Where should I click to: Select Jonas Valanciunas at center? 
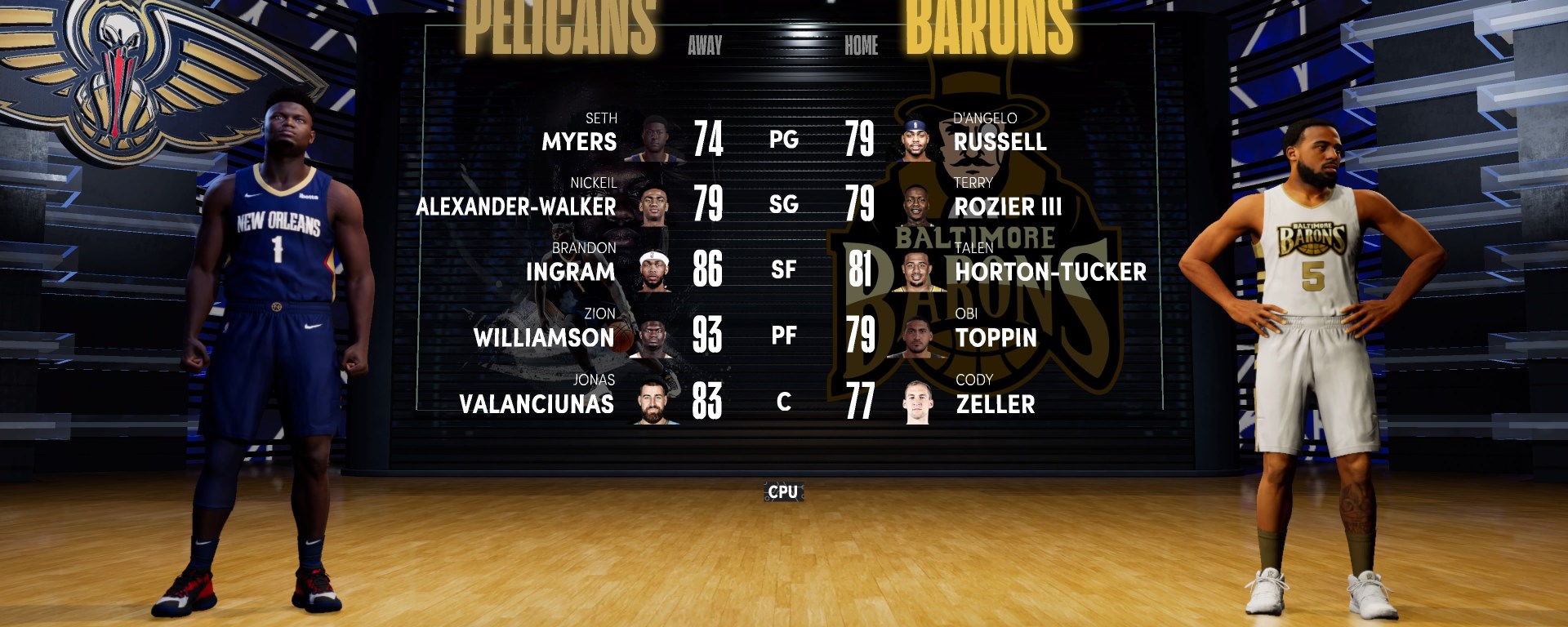pyautogui.click(x=537, y=403)
